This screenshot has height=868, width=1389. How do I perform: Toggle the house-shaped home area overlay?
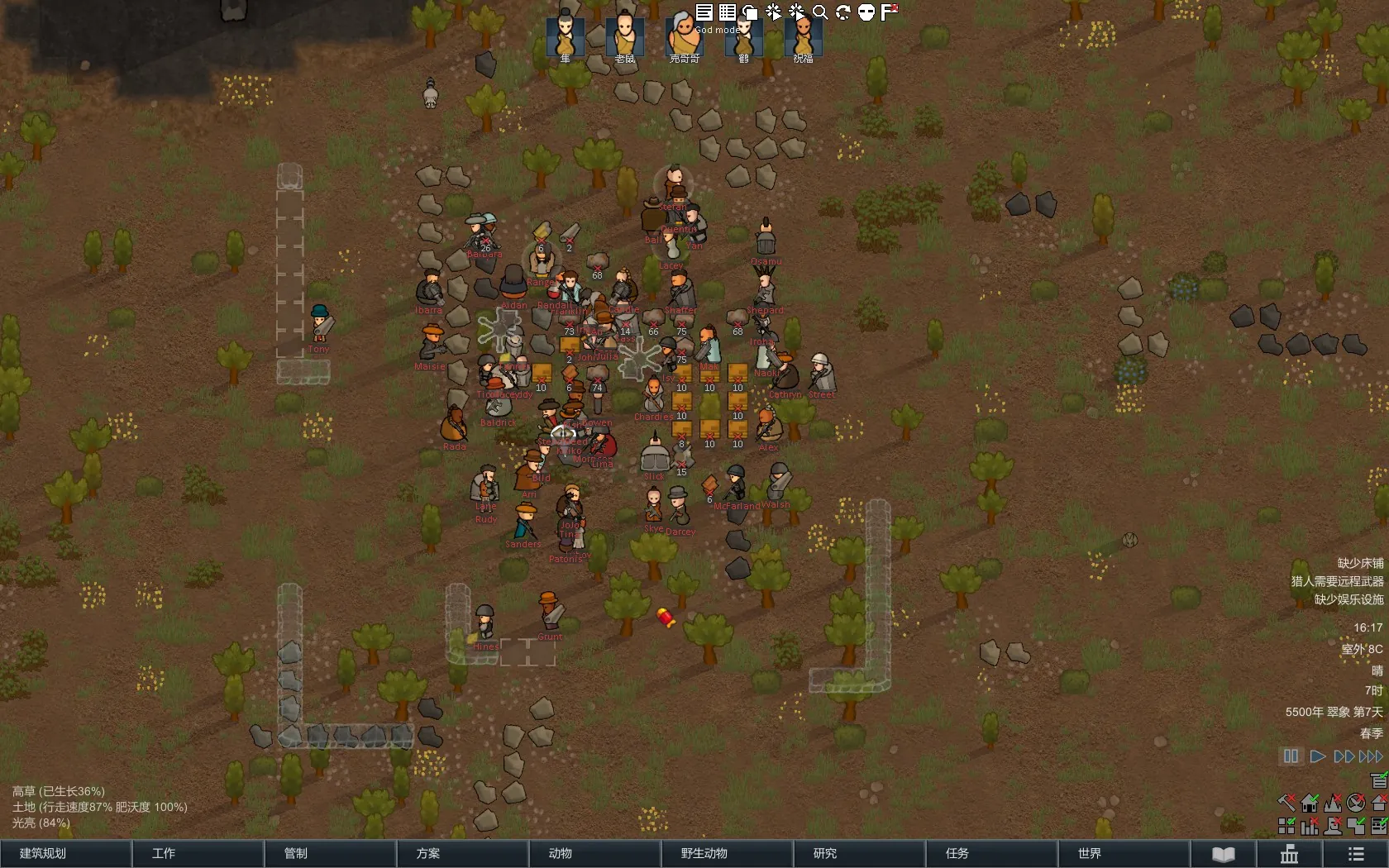[1310, 802]
